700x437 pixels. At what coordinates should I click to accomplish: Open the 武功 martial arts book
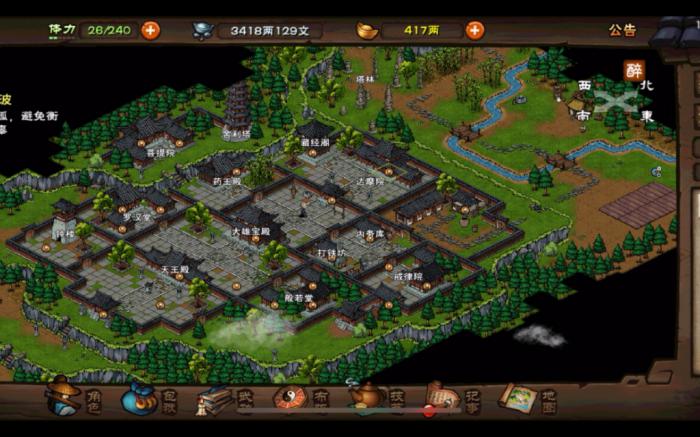[225, 398]
